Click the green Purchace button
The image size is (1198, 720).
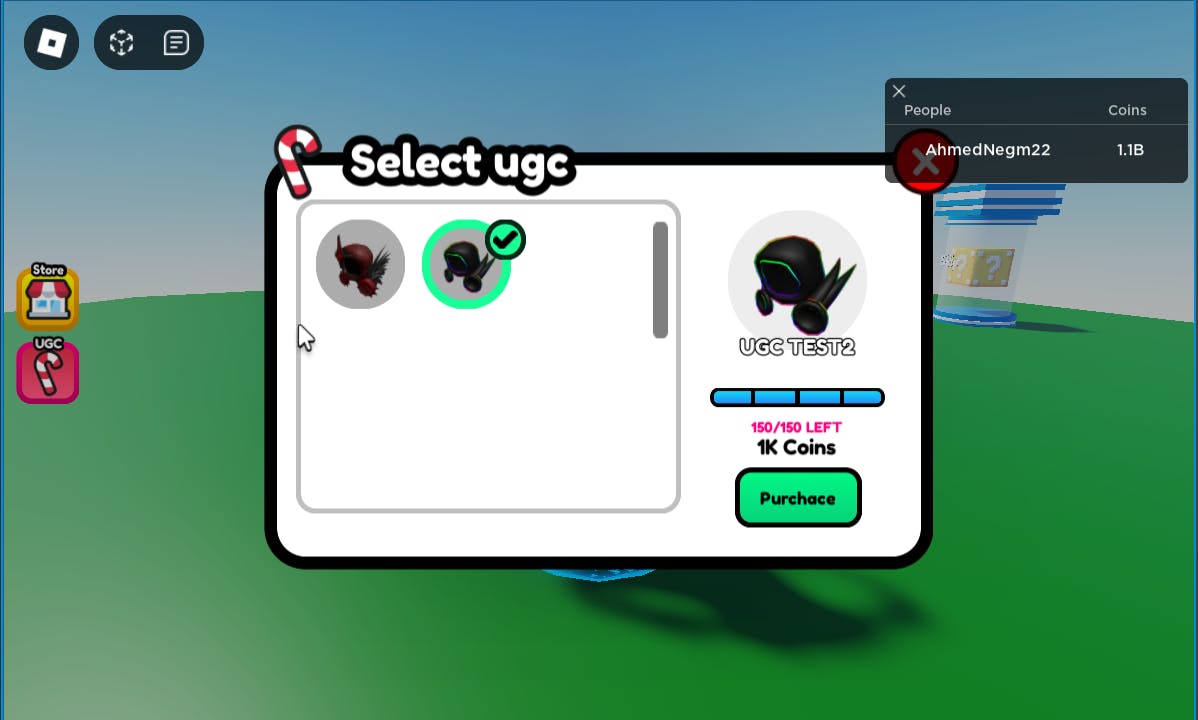tap(798, 498)
